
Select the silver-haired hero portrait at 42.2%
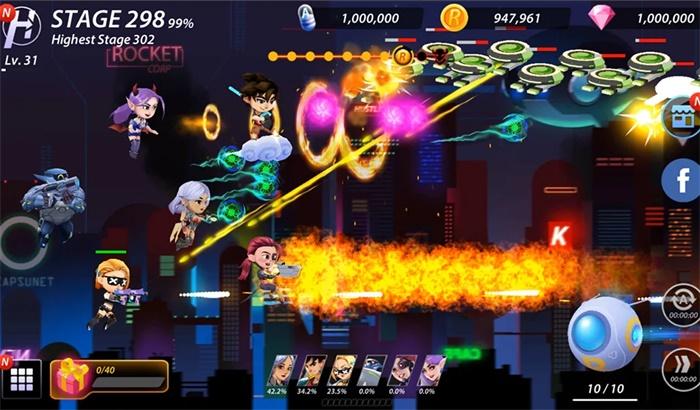click(284, 370)
